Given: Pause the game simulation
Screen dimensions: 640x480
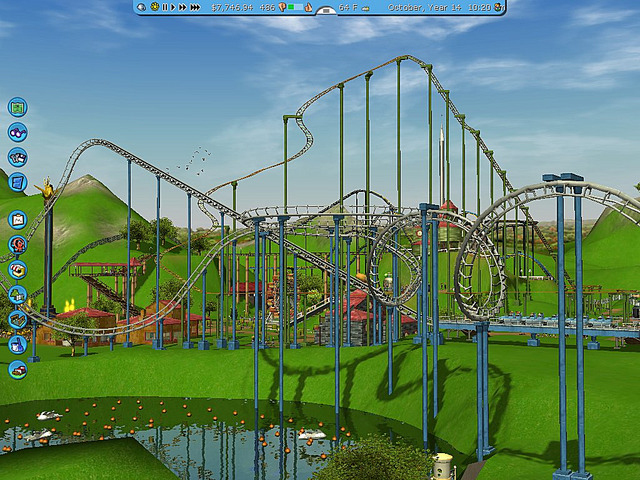Looking at the screenshot, I should (165, 7).
